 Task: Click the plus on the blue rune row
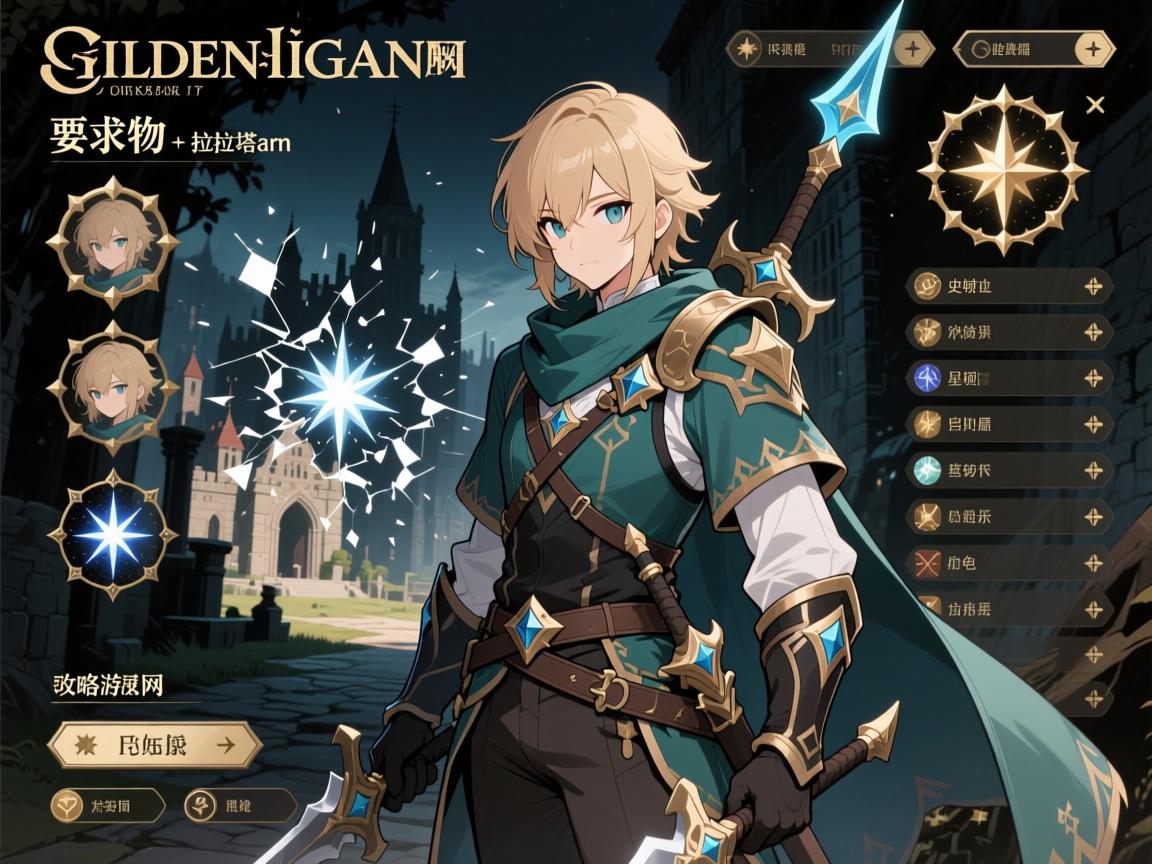tap(1094, 378)
